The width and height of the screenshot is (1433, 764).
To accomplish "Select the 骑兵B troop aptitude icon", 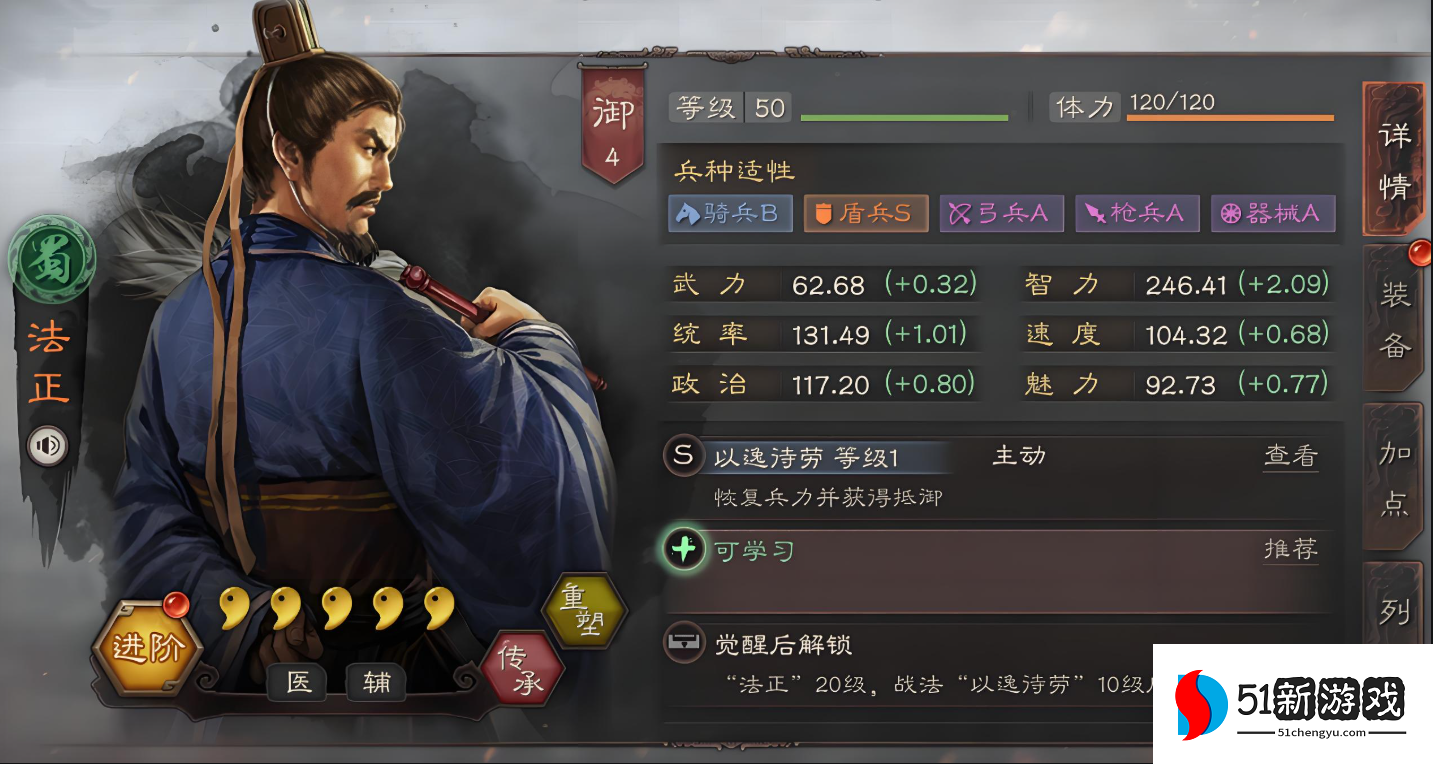I will pyautogui.click(x=729, y=213).
